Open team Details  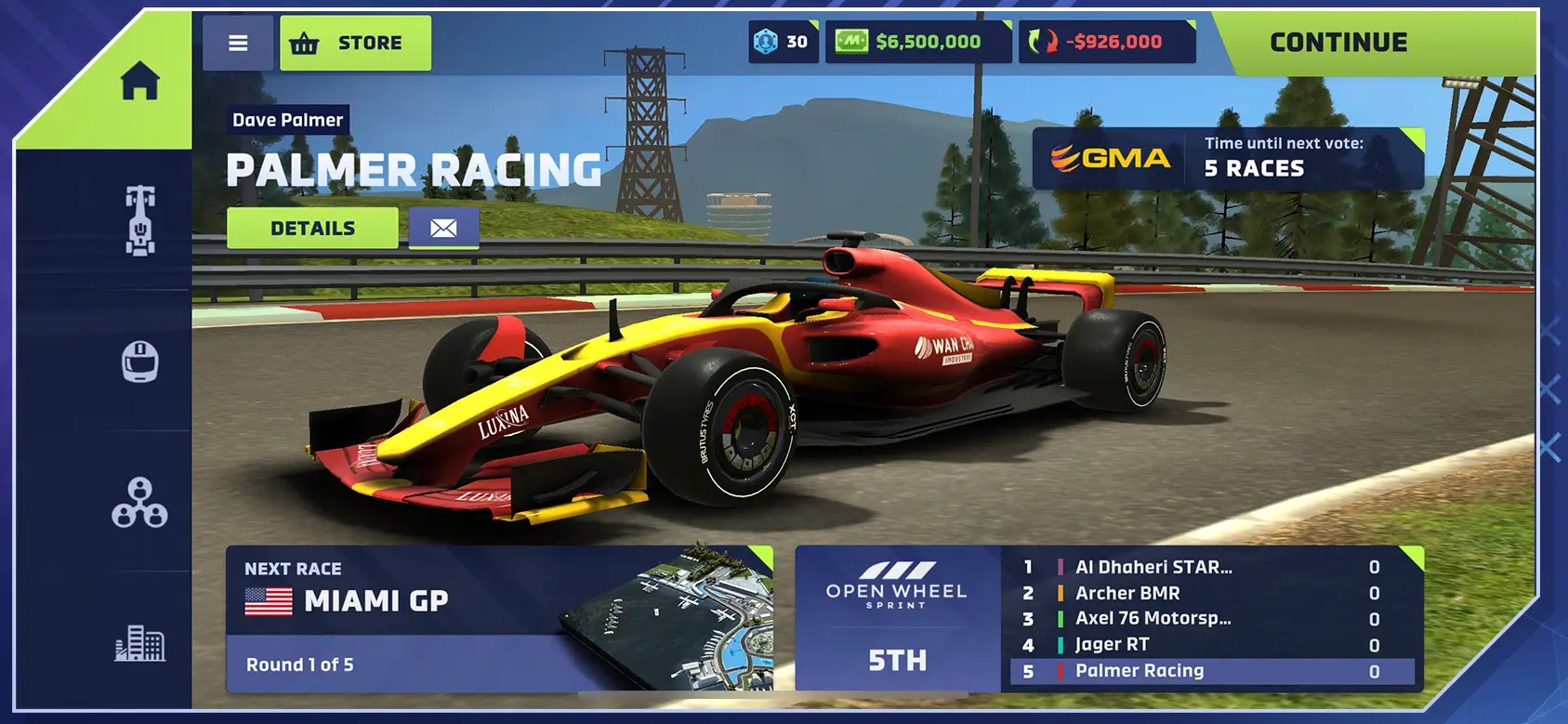(x=312, y=227)
